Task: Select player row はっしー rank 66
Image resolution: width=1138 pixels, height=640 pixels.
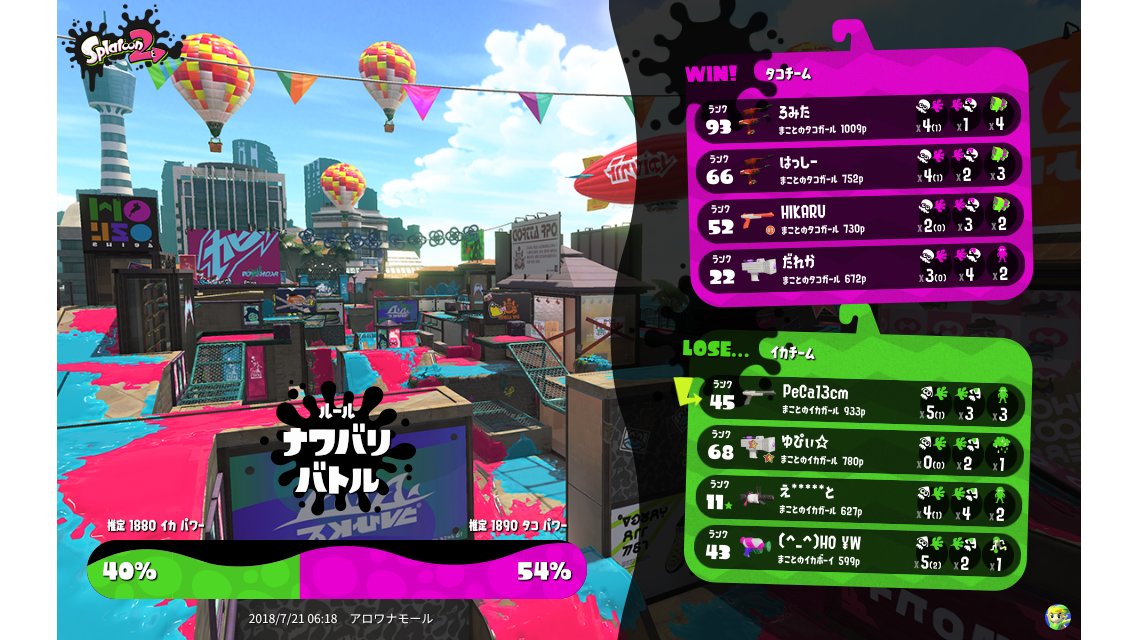Action: pyautogui.click(x=860, y=168)
